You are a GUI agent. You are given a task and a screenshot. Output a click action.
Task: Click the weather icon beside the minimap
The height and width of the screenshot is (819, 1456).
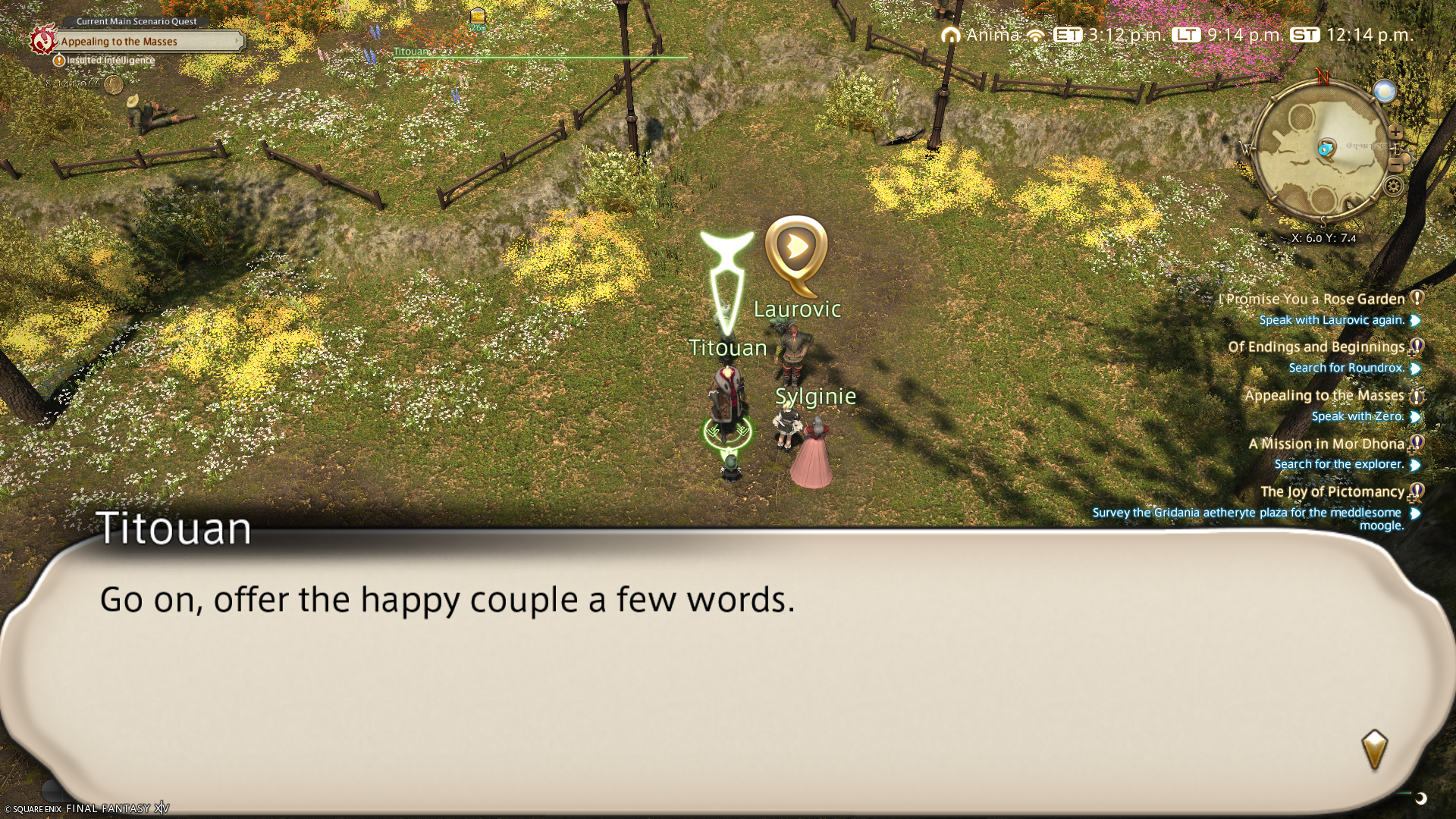coord(1385,92)
